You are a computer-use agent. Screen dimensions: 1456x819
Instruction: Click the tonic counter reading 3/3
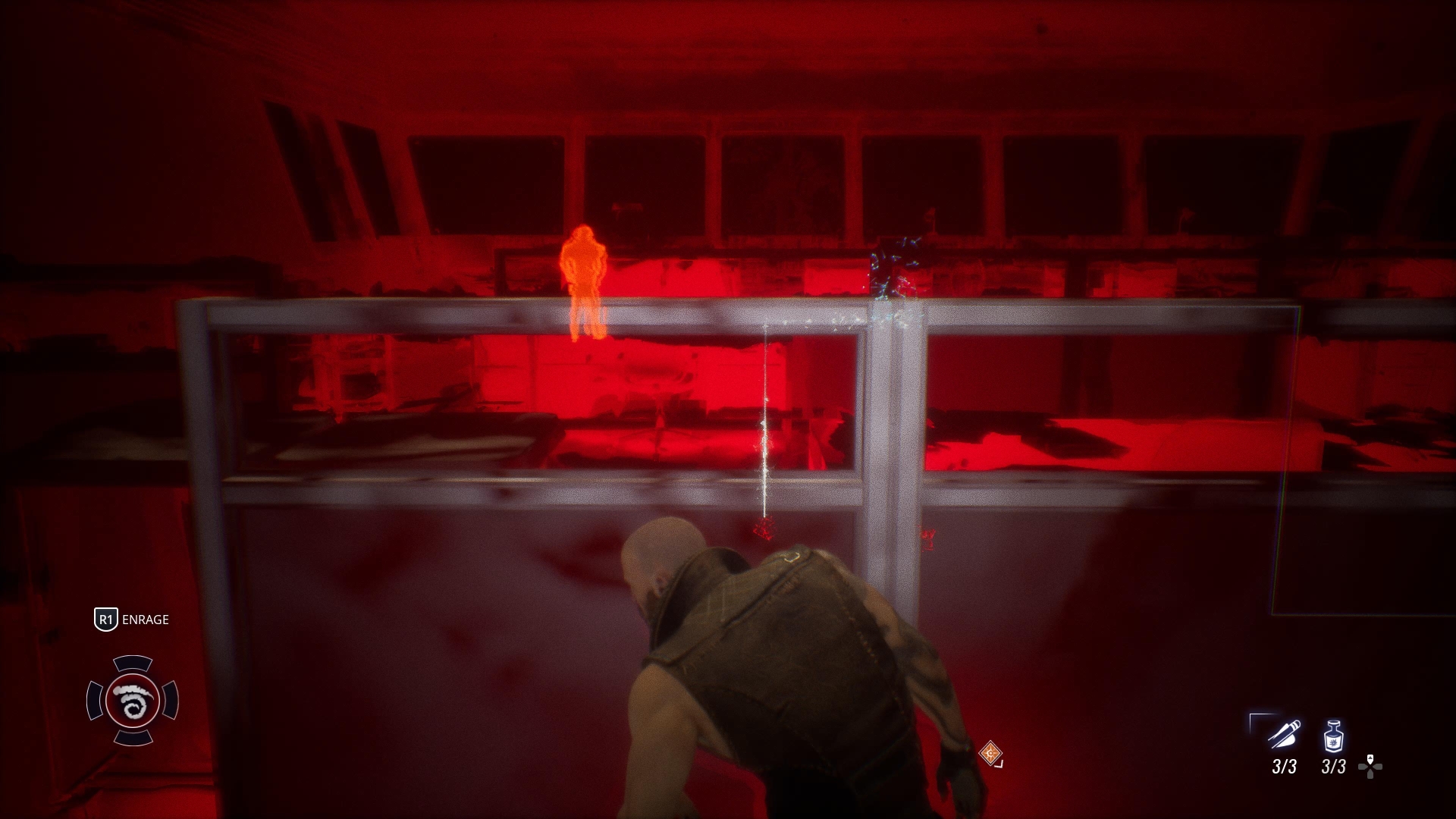click(1333, 767)
